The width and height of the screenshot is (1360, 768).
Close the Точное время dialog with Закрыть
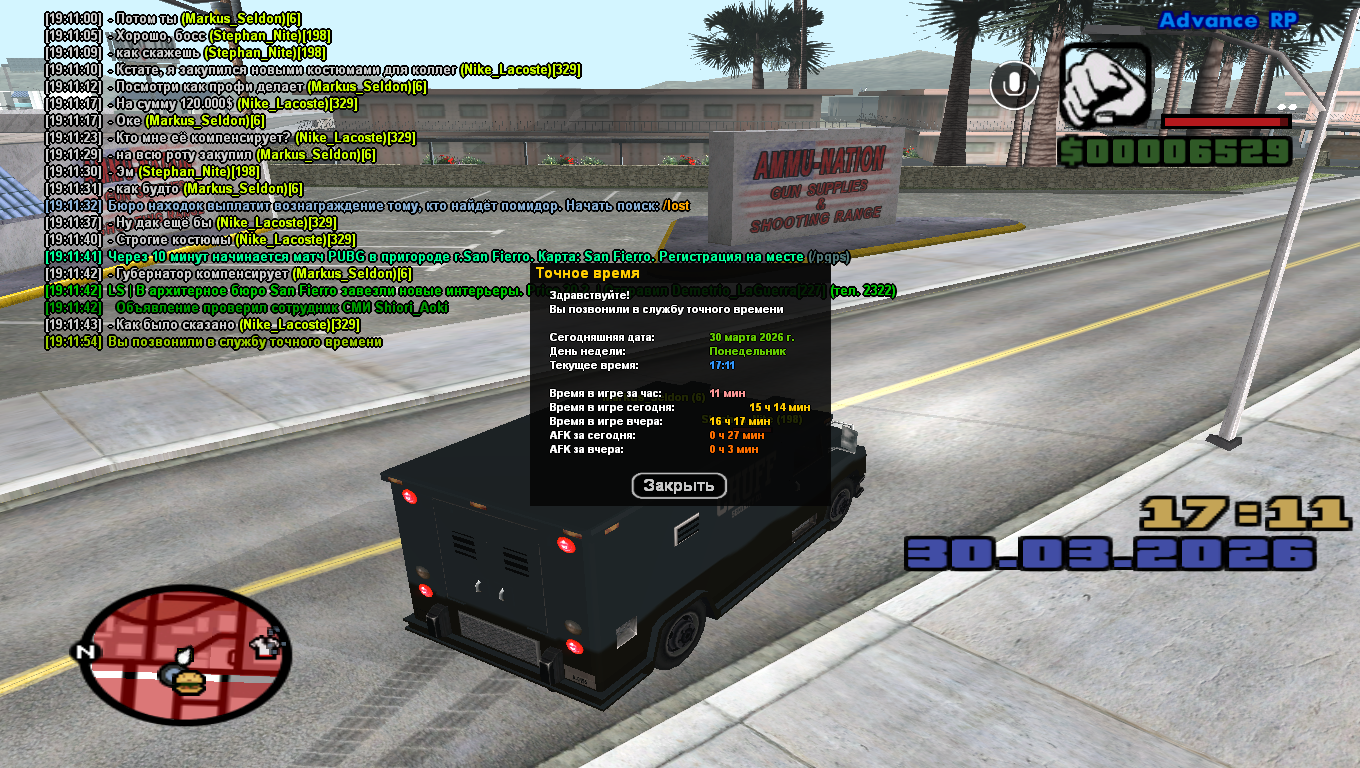click(679, 486)
